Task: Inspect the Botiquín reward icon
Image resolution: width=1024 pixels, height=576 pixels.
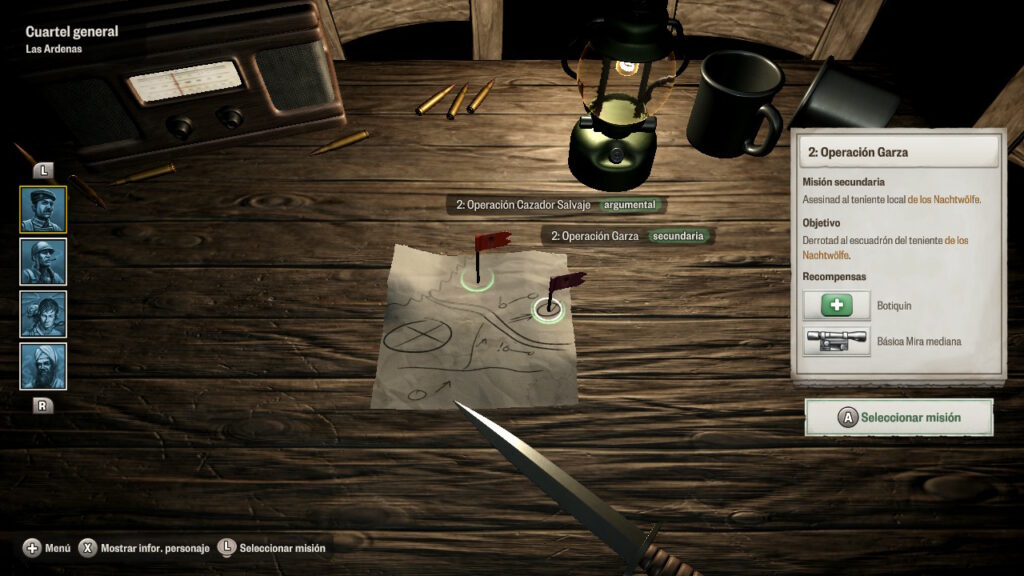Action: [836, 306]
